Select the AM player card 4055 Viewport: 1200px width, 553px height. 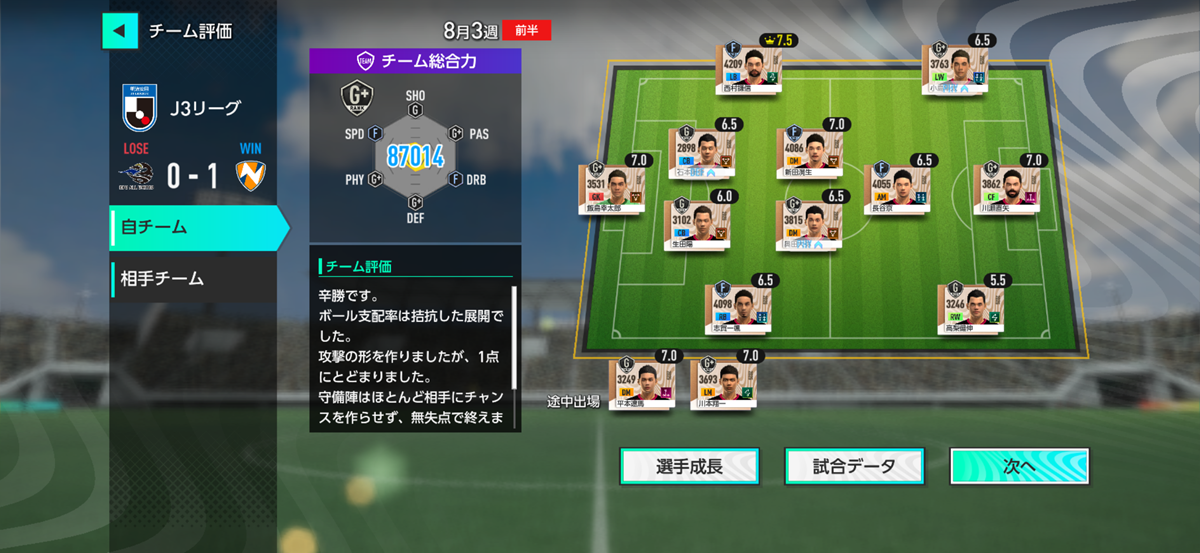[x=896, y=187]
